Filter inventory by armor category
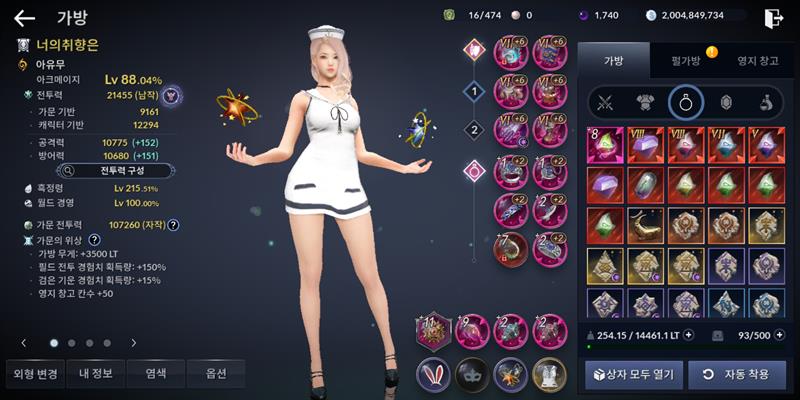Viewport: 800px width, 400px height. pyautogui.click(x=645, y=101)
